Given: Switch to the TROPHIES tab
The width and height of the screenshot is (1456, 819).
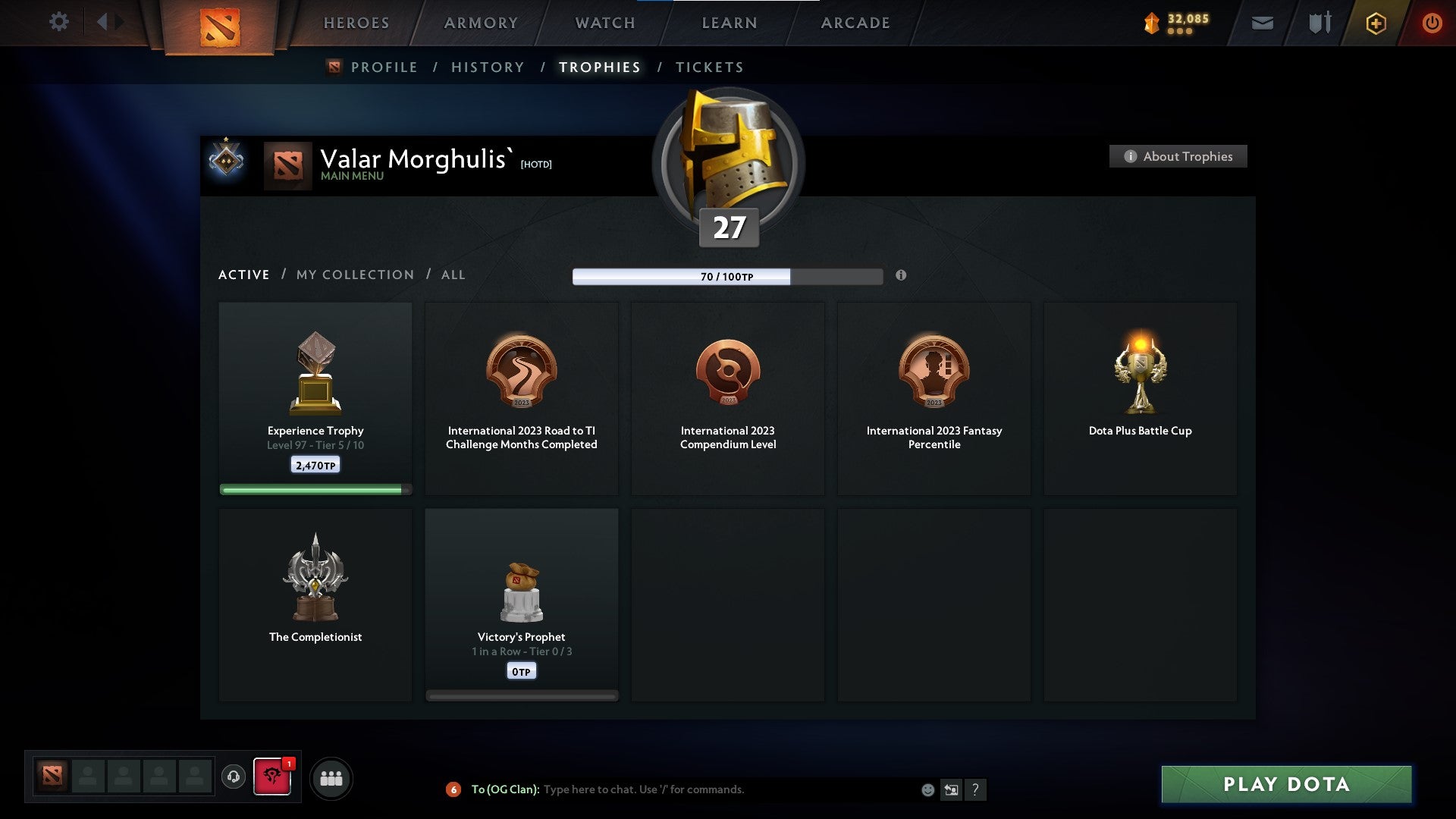Looking at the screenshot, I should (599, 67).
